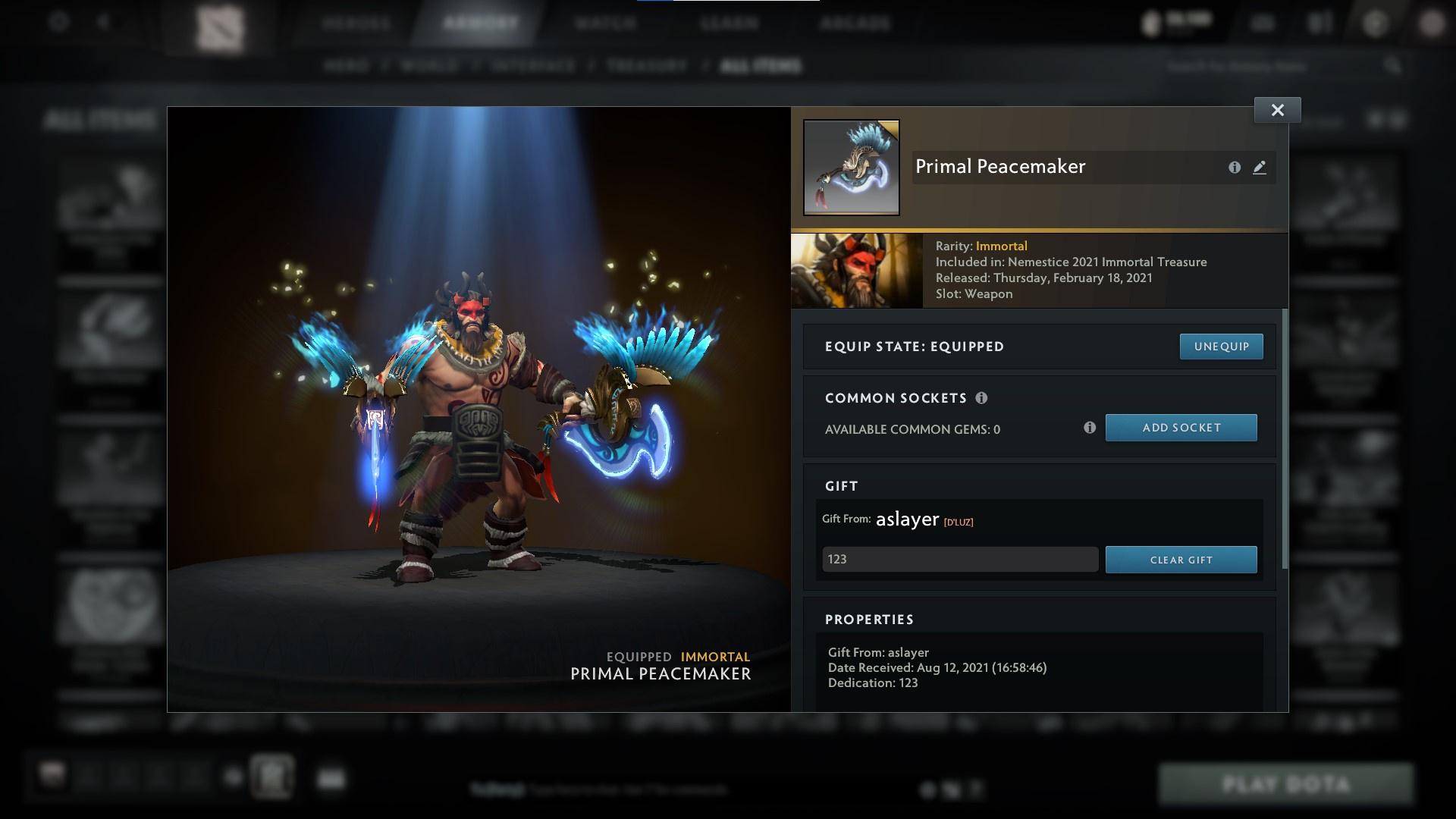Viewport: 1456px width, 819px height.
Task: Click the UNEQUIP button
Action: (1221, 346)
